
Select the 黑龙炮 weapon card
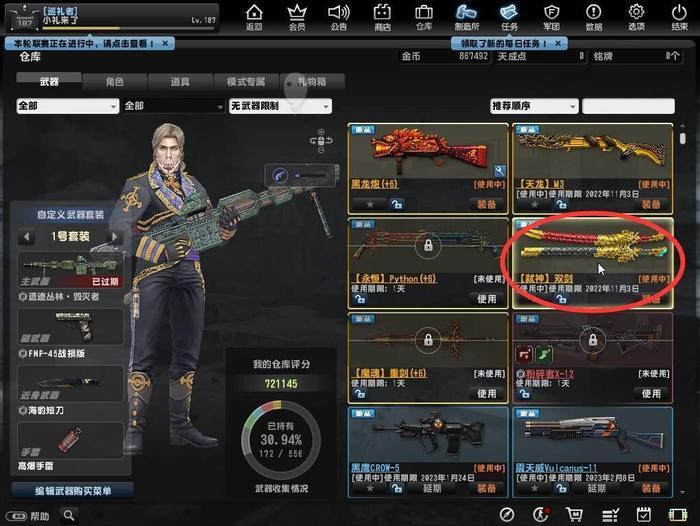tap(428, 160)
